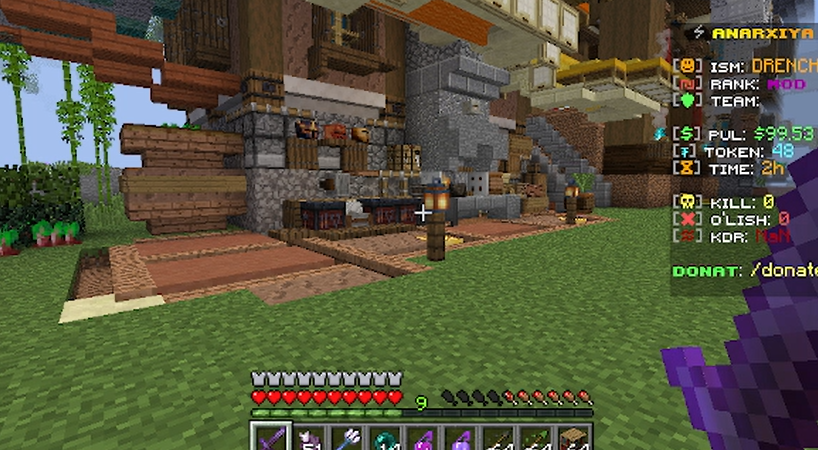Pick the hotbar item stack showing 51
Image resolution: width=818 pixels, height=450 pixels.
(x=309, y=438)
